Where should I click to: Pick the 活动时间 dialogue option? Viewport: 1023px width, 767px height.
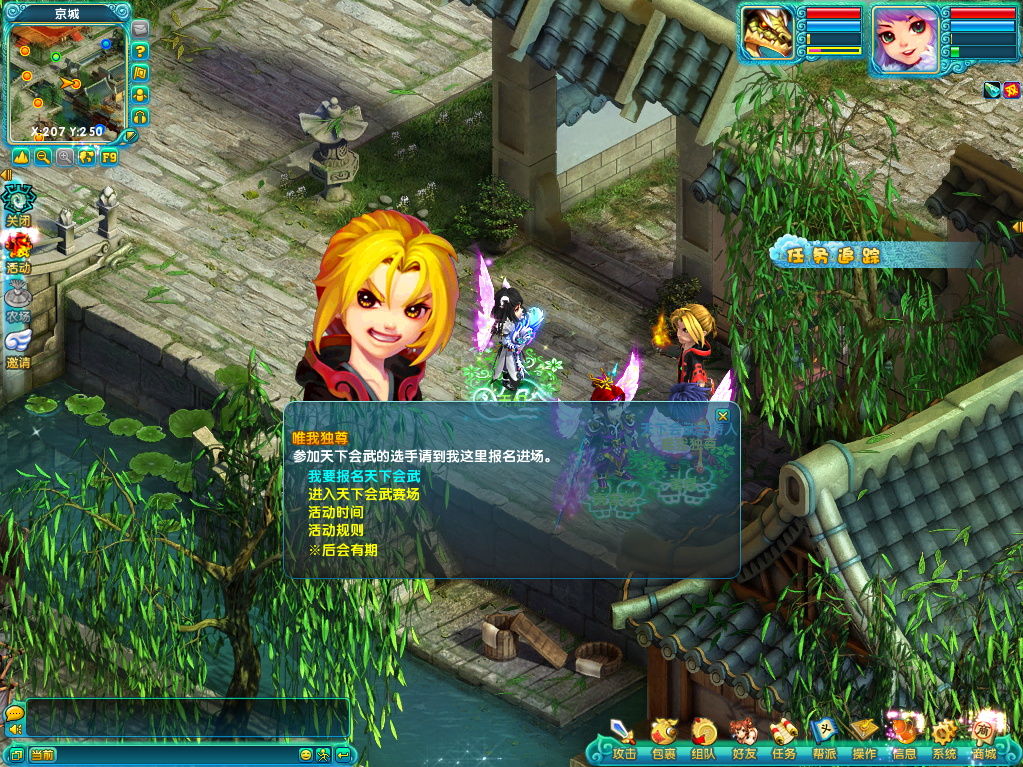336,512
